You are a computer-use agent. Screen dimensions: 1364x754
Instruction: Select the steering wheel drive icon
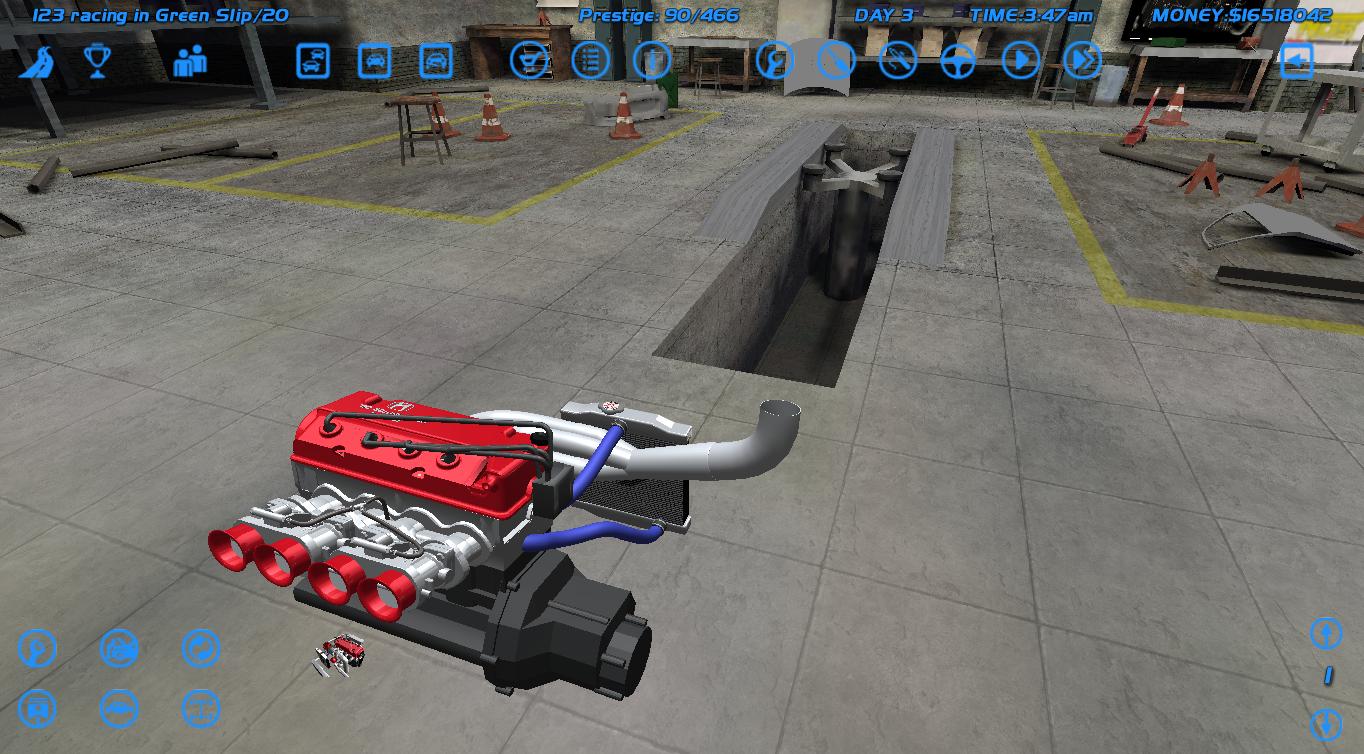(x=958, y=60)
